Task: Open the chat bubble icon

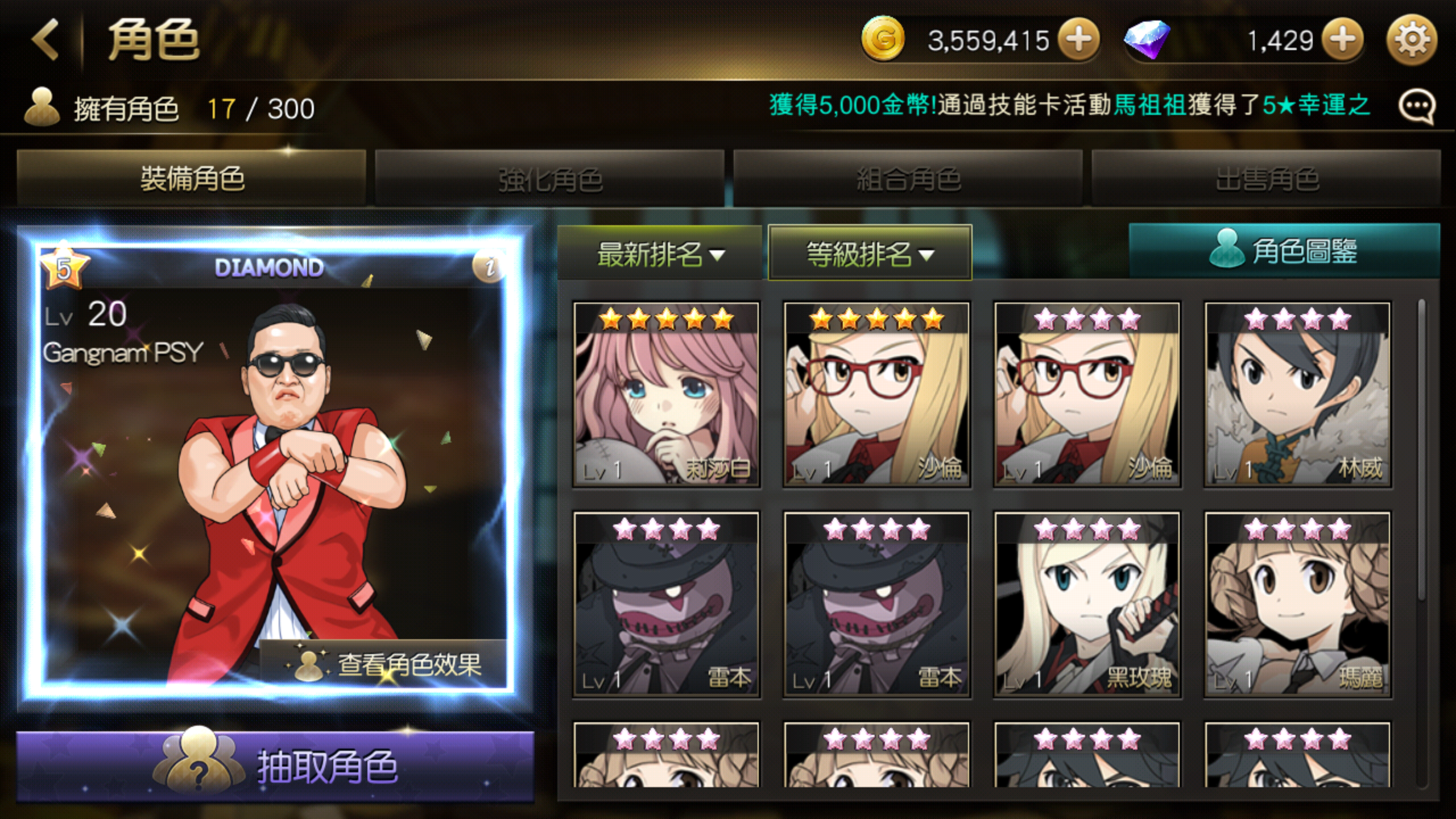Action: tap(1416, 107)
